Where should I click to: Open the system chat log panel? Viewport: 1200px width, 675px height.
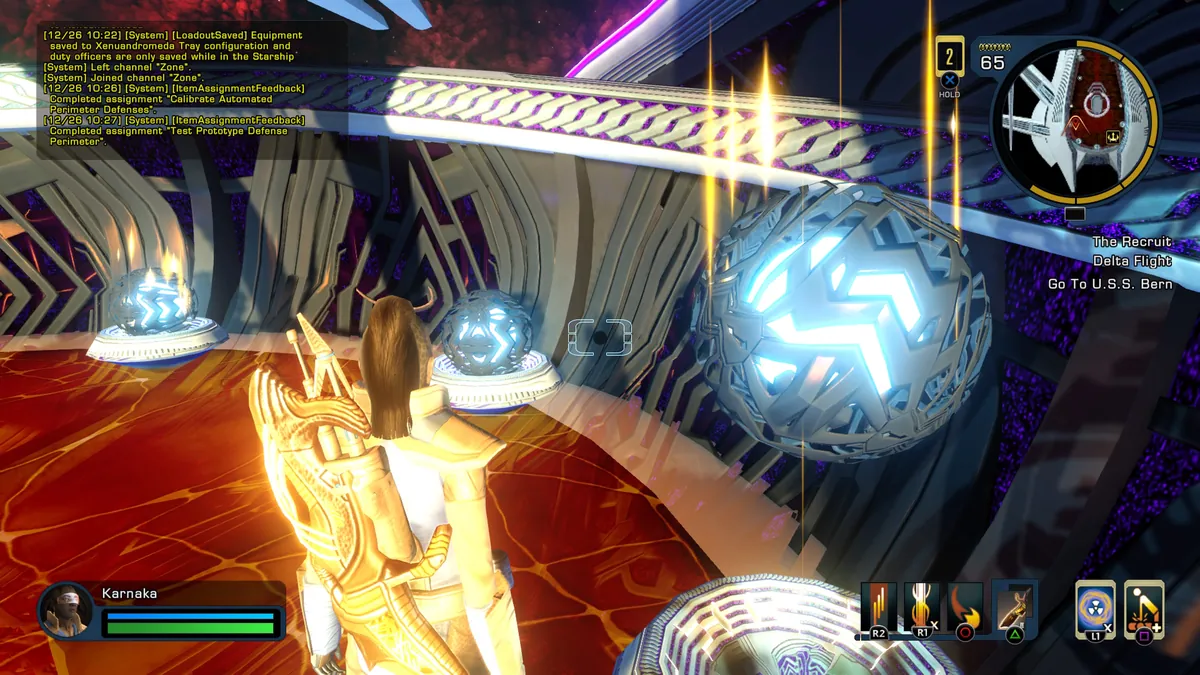pos(175,90)
